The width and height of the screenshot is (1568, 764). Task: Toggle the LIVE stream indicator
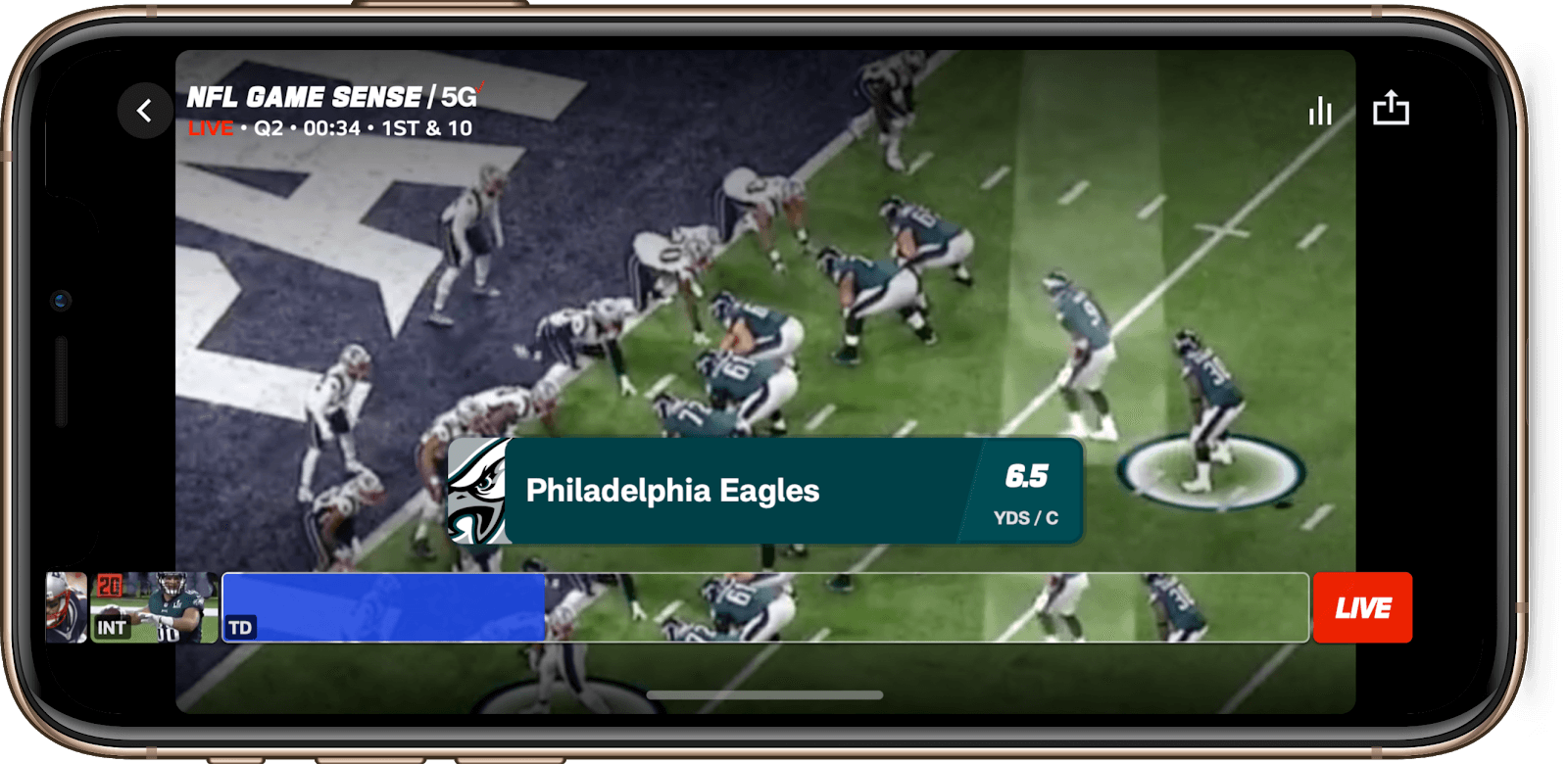[209, 128]
